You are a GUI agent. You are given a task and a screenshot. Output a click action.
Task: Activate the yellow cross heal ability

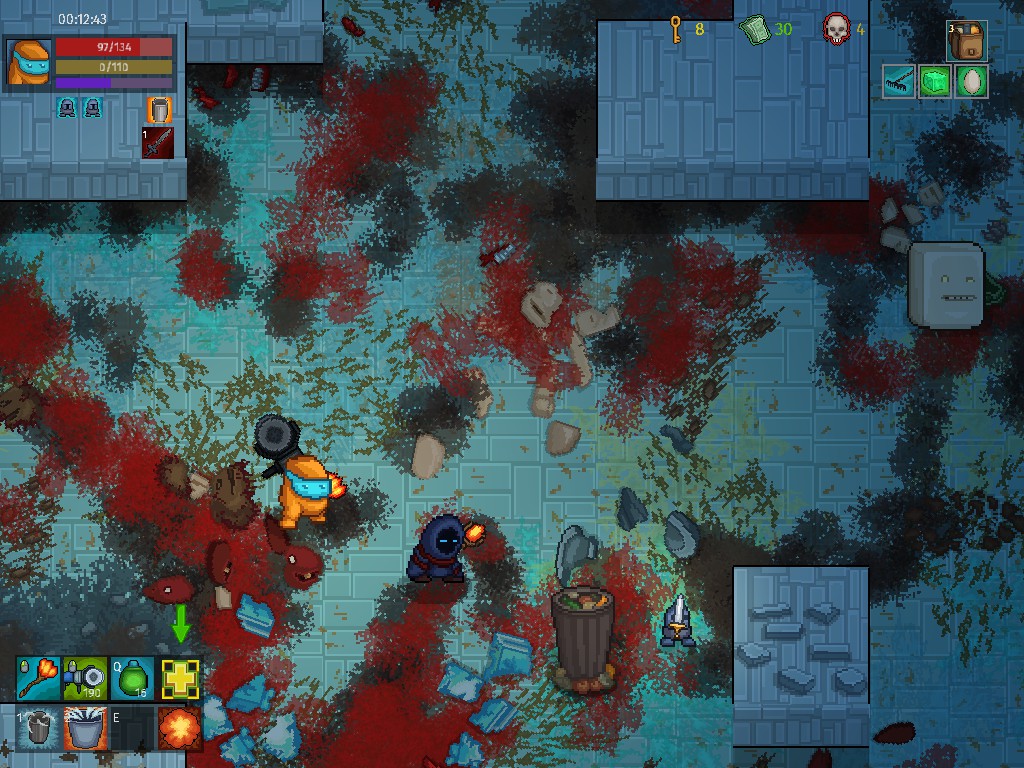click(180, 679)
